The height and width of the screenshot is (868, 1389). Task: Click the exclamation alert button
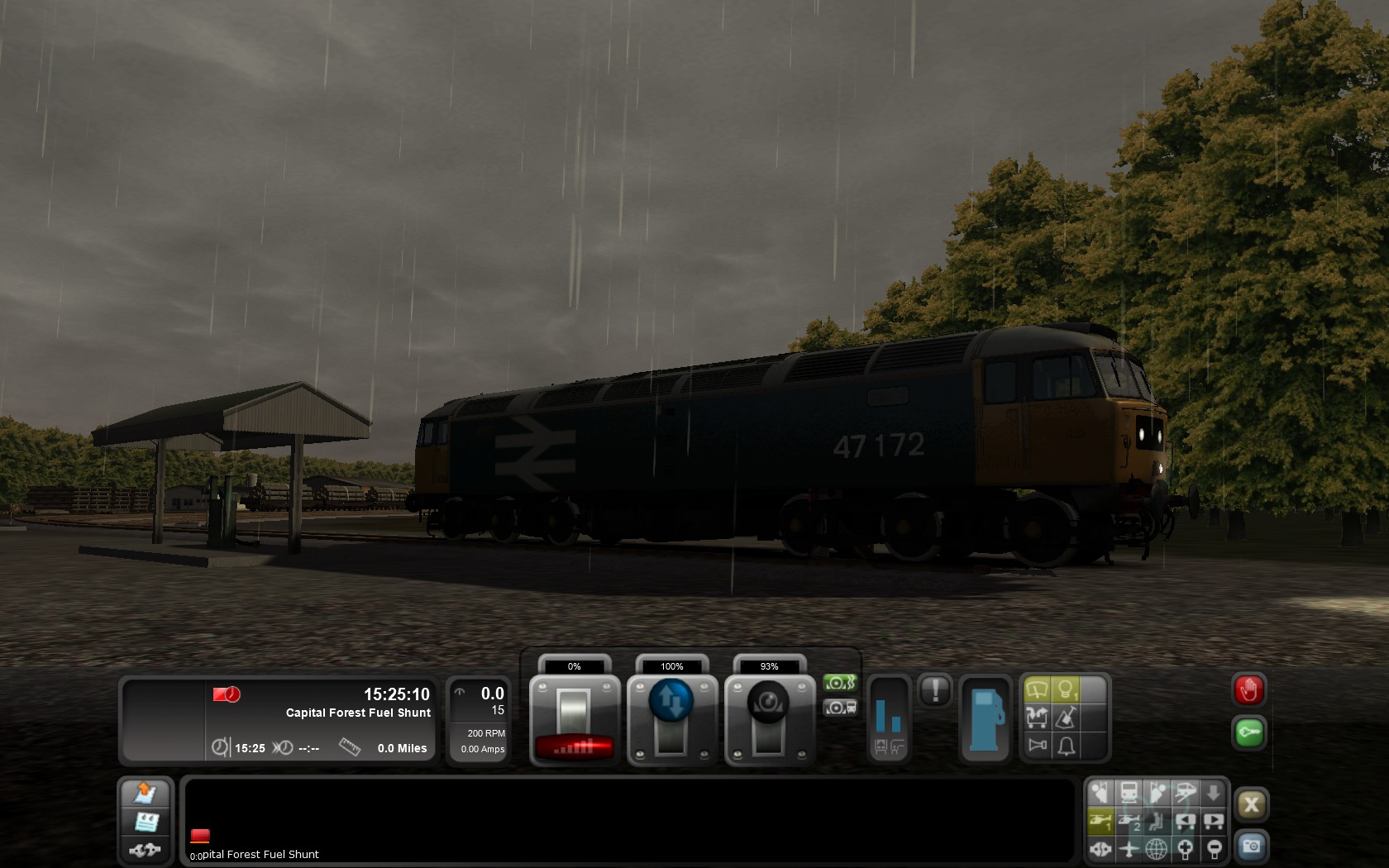pos(935,689)
